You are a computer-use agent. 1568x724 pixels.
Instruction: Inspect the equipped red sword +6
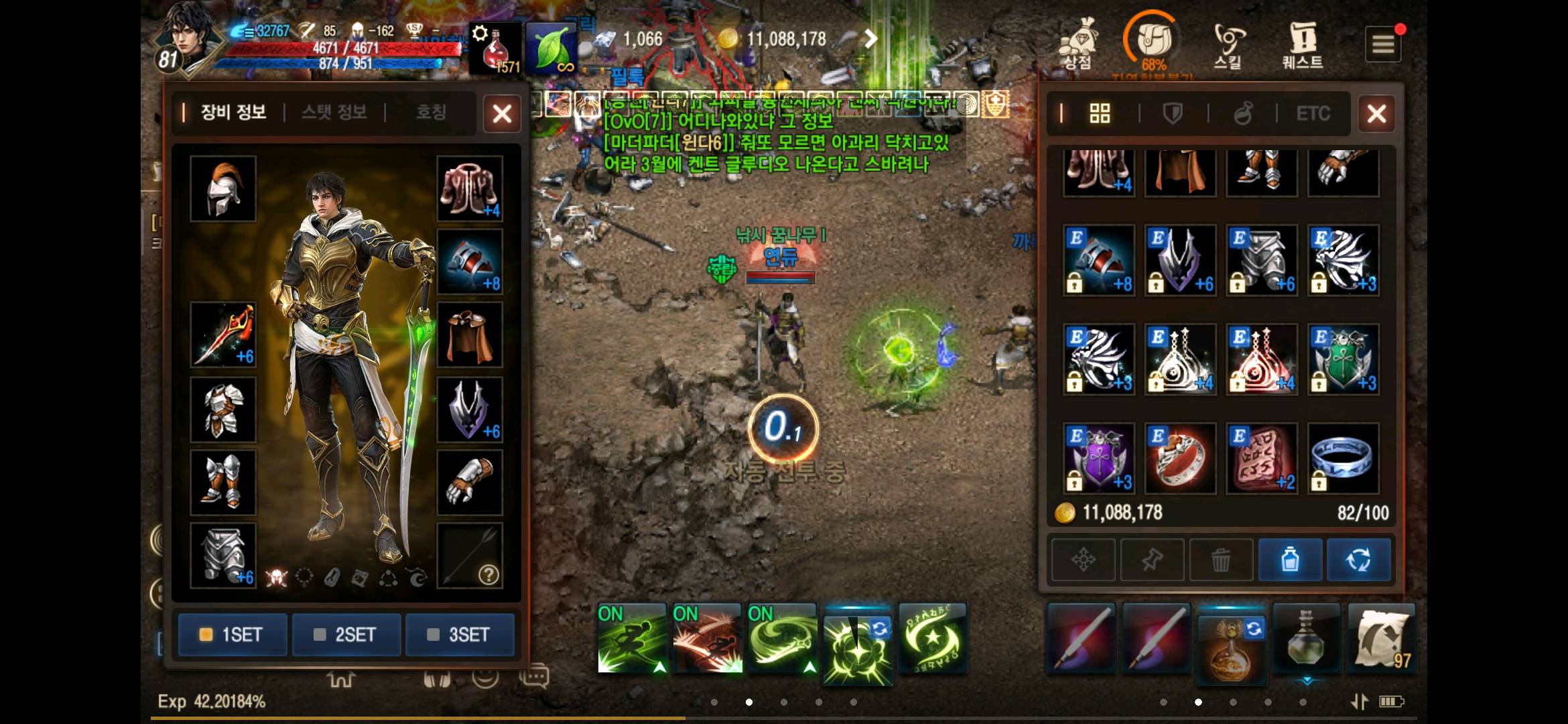click(223, 335)
